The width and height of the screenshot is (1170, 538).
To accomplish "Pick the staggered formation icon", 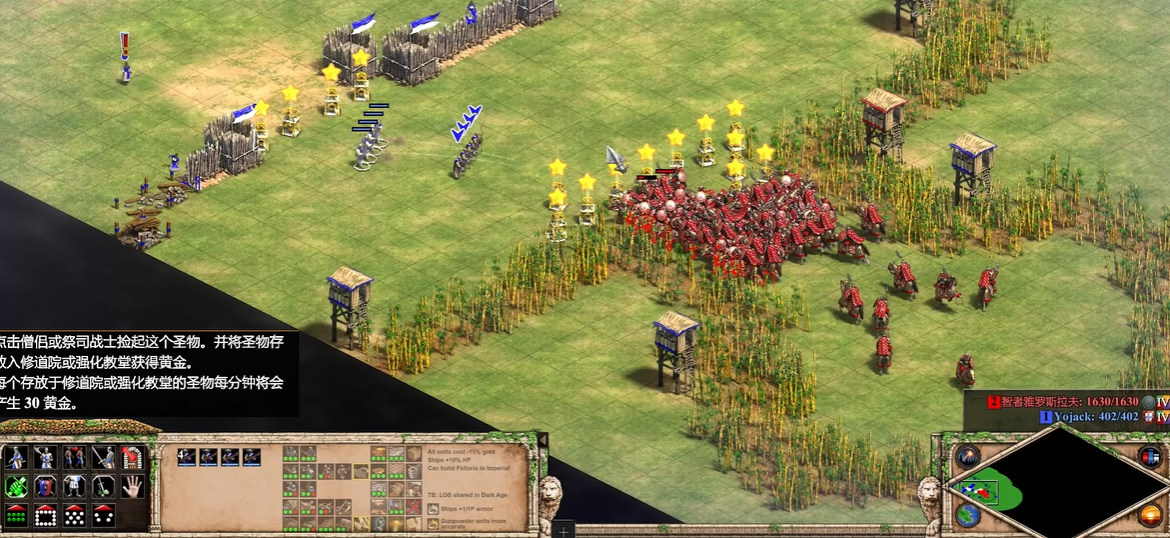I will [x=74, y=516].
